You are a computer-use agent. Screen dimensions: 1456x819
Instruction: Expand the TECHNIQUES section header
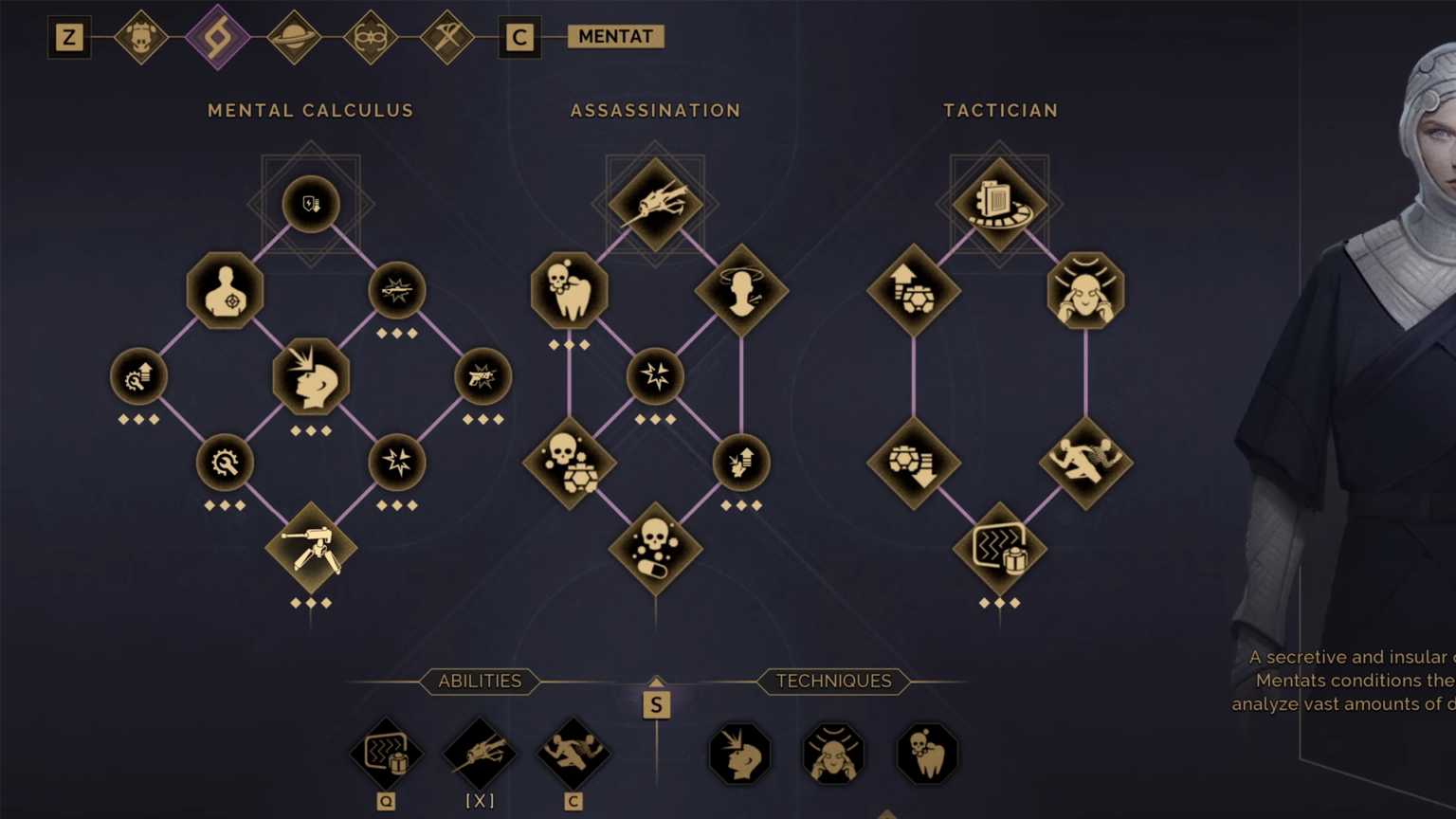click(x=833, y=681)
